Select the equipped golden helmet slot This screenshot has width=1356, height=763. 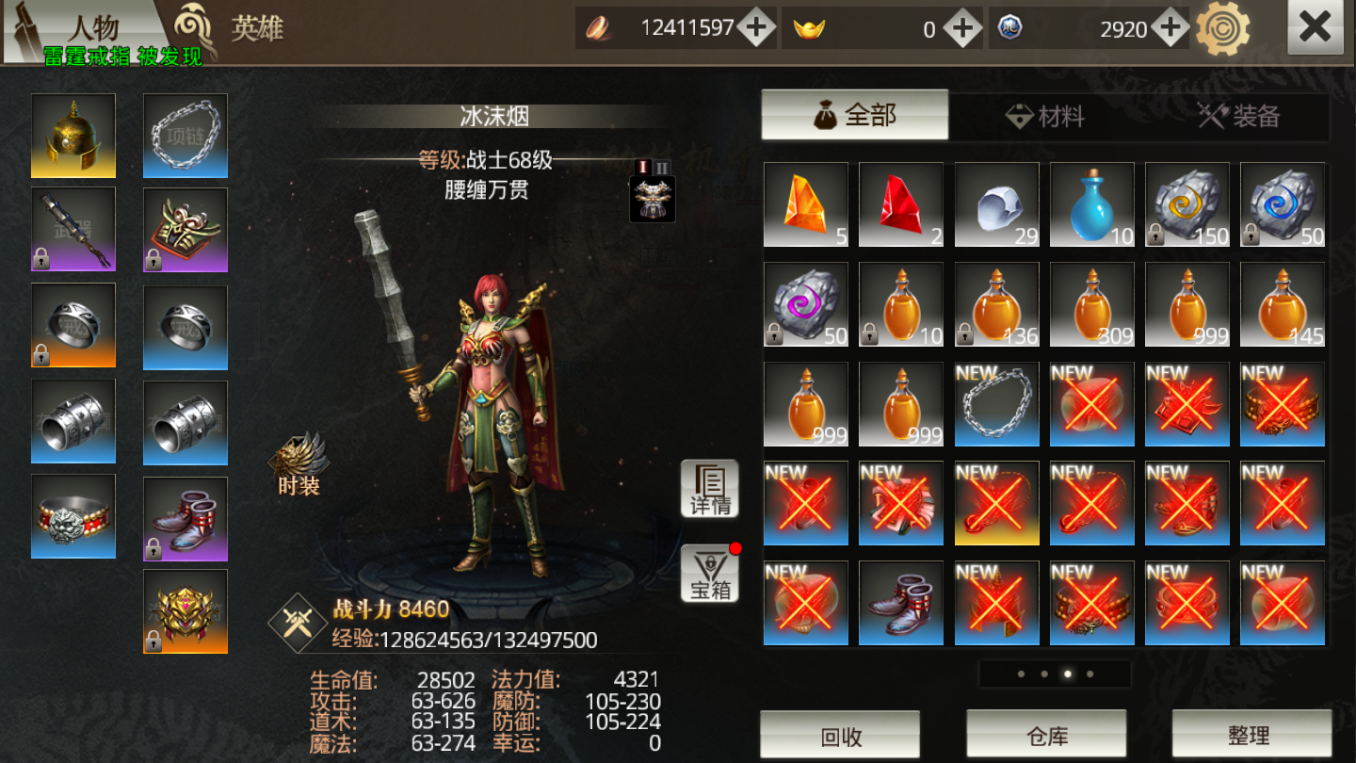tap(73, 136)
